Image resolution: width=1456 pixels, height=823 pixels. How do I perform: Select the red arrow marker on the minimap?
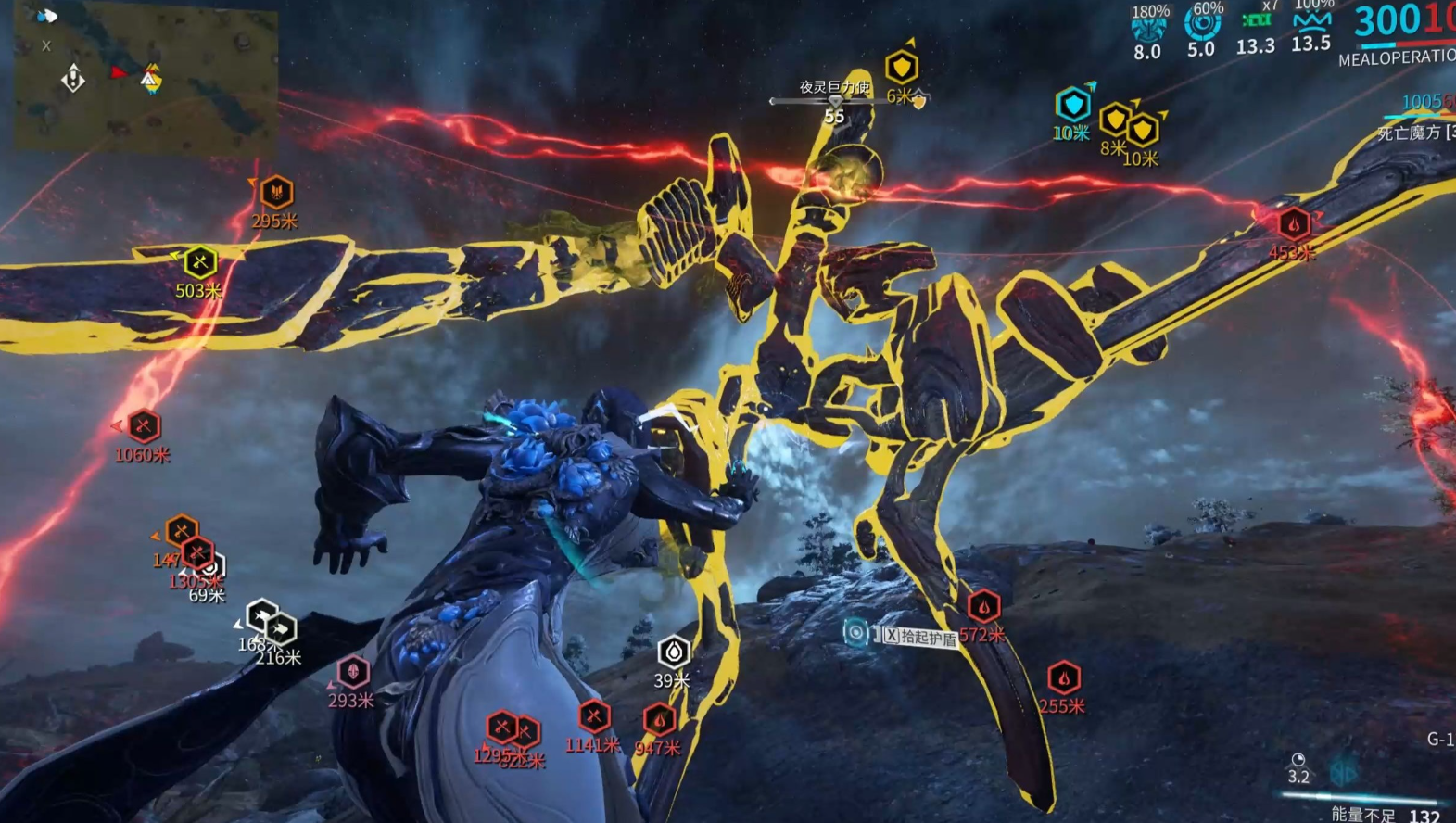(x=118, y=71)
